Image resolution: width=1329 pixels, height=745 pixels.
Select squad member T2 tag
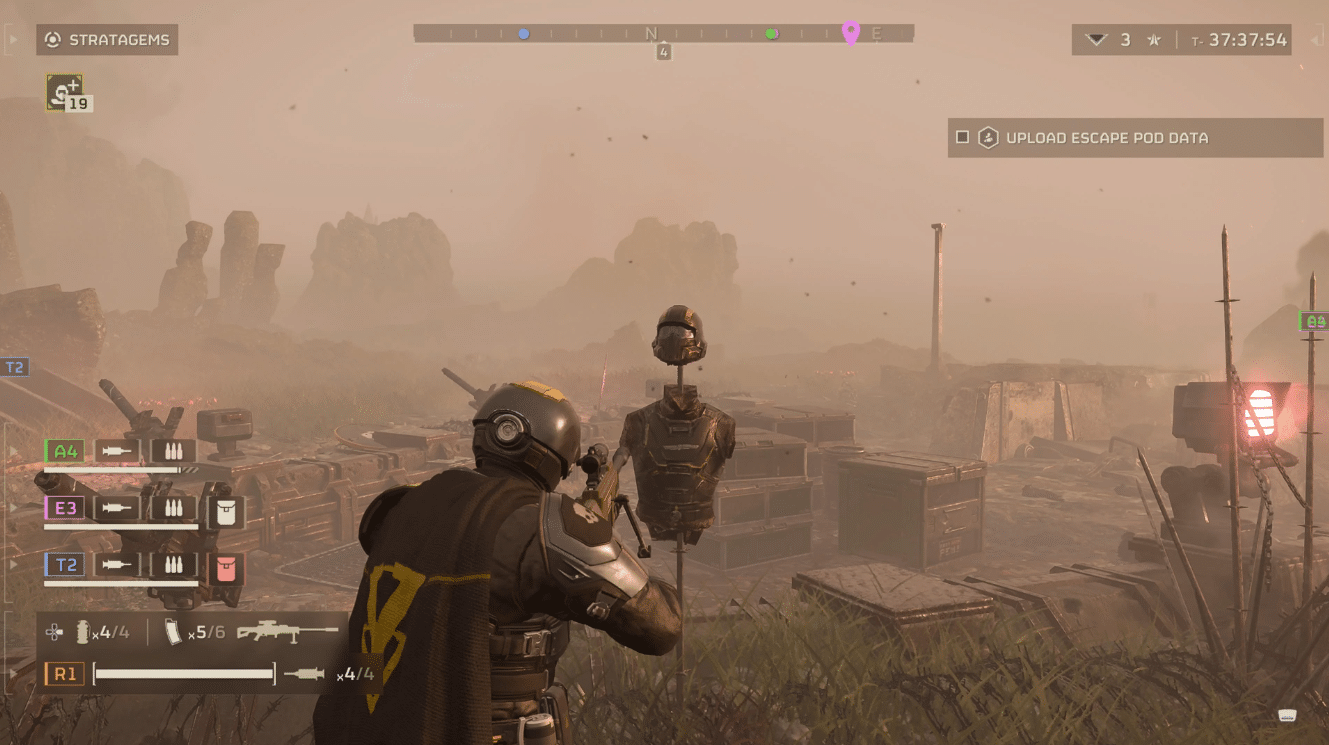66,565
